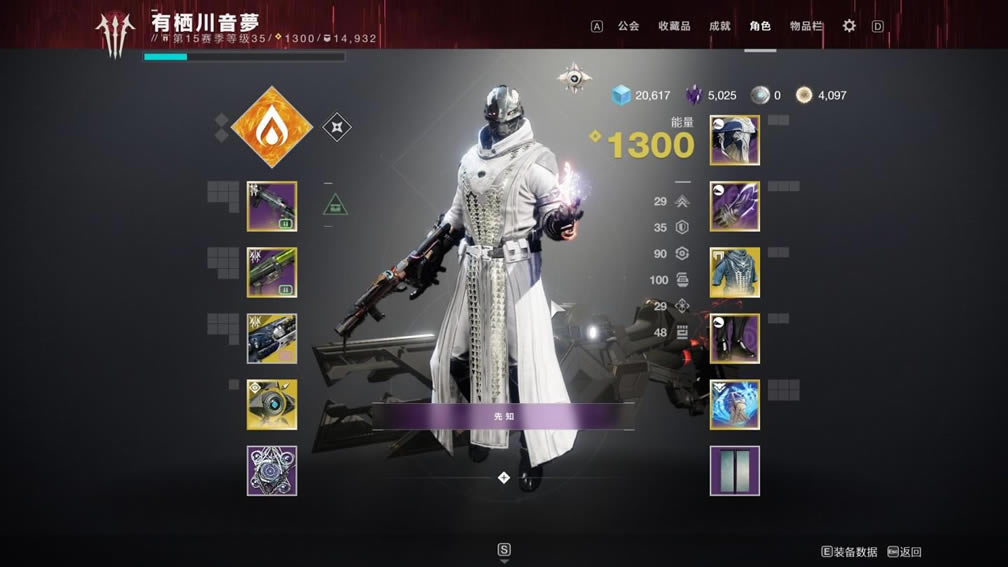This screenshot has width=1008, height=567.
Task: Select the 角色 character tab
Action: point(760,26)
